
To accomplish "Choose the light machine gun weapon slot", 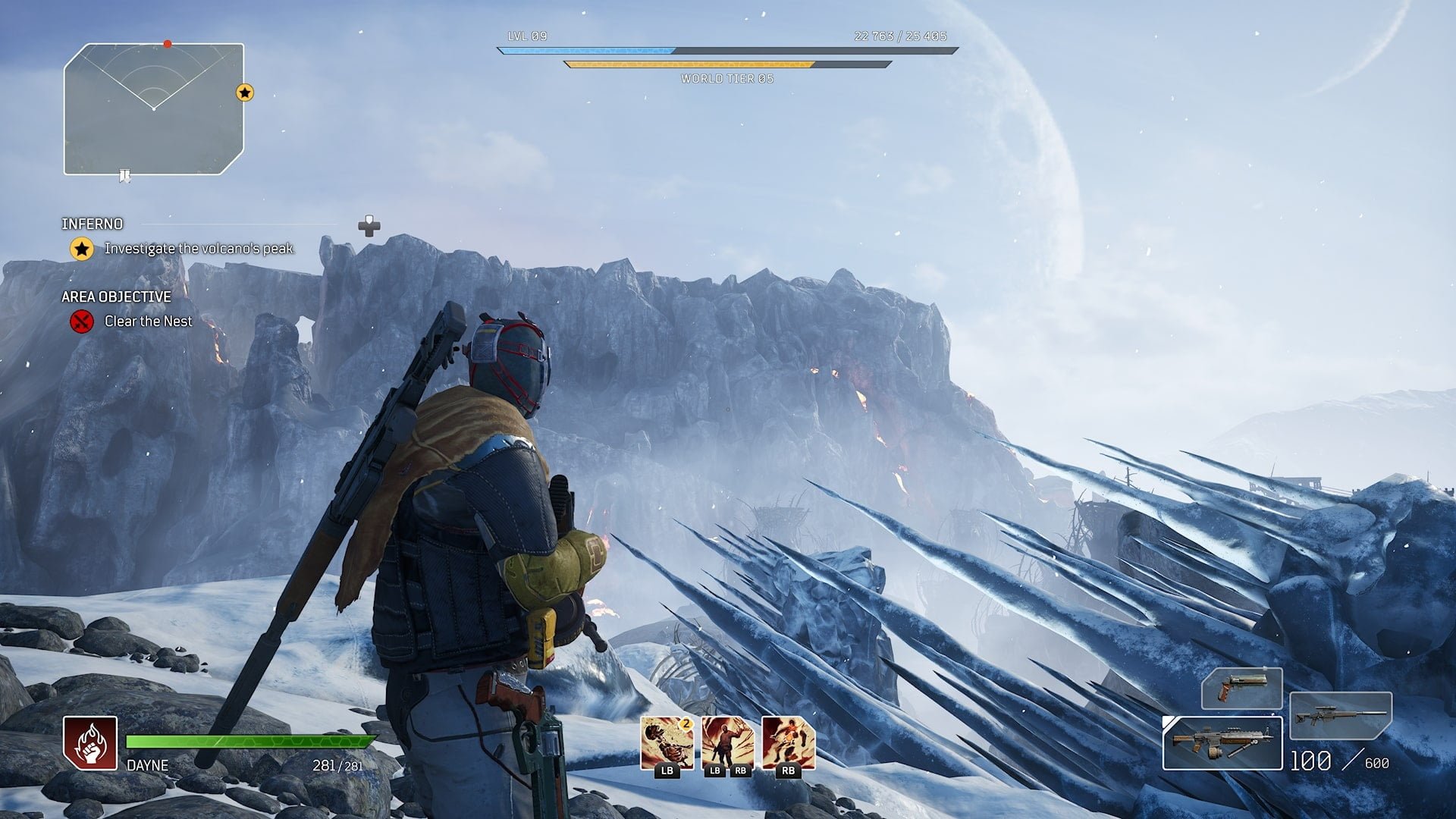I will [x=1222, y=743].
